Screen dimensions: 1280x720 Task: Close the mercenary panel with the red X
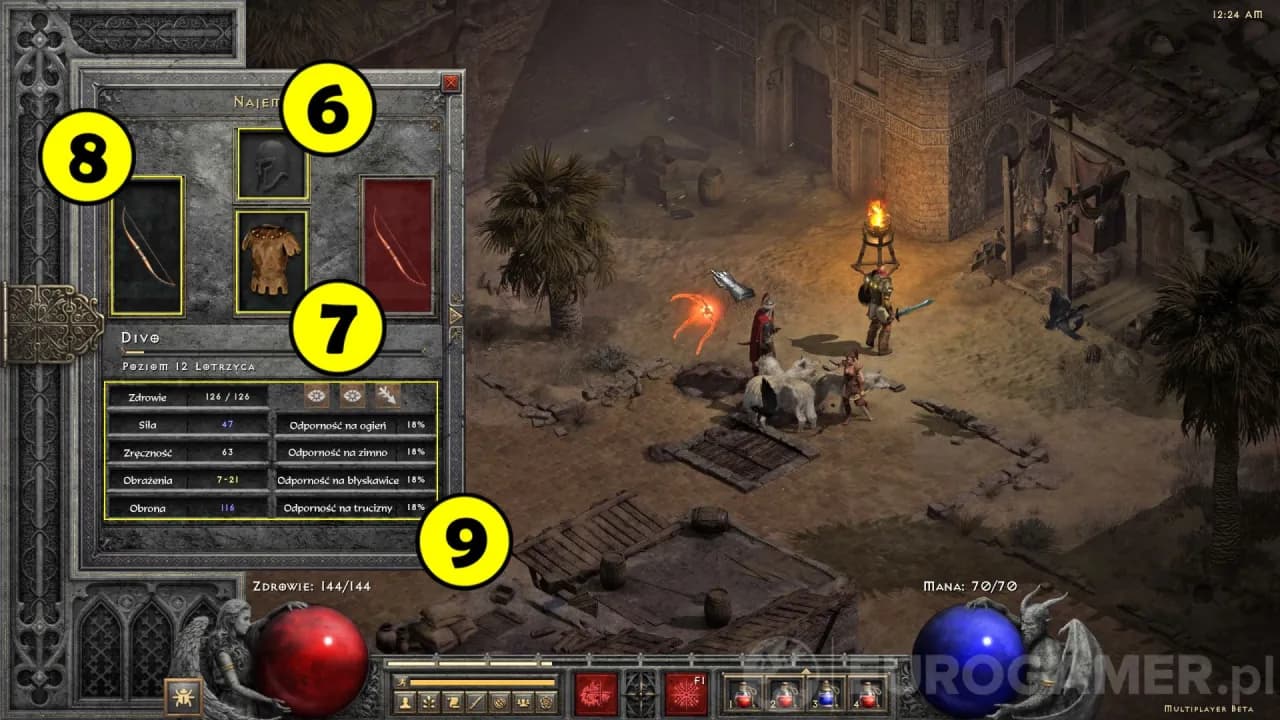[451, 82]
